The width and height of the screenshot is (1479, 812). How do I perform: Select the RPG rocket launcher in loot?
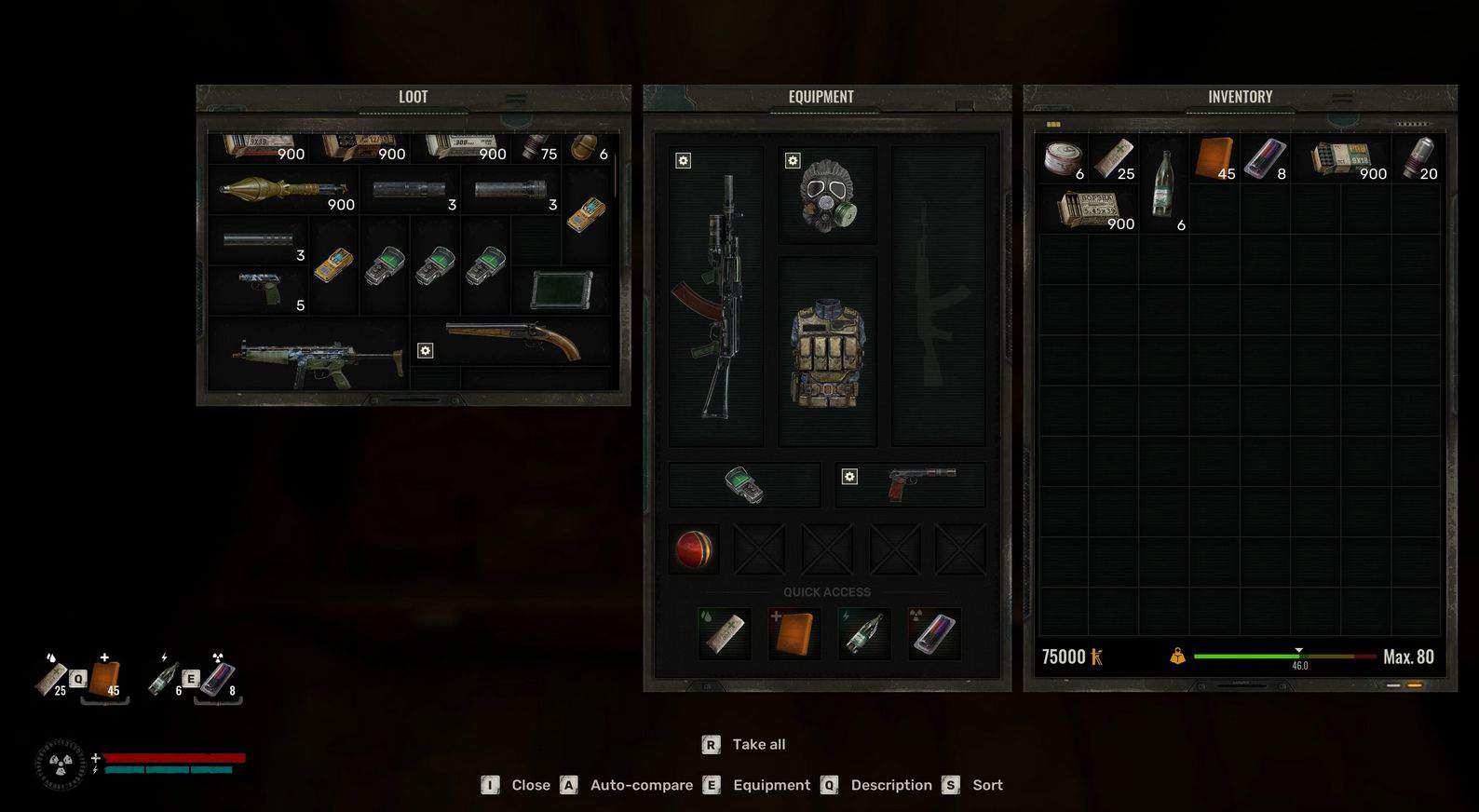283,190
